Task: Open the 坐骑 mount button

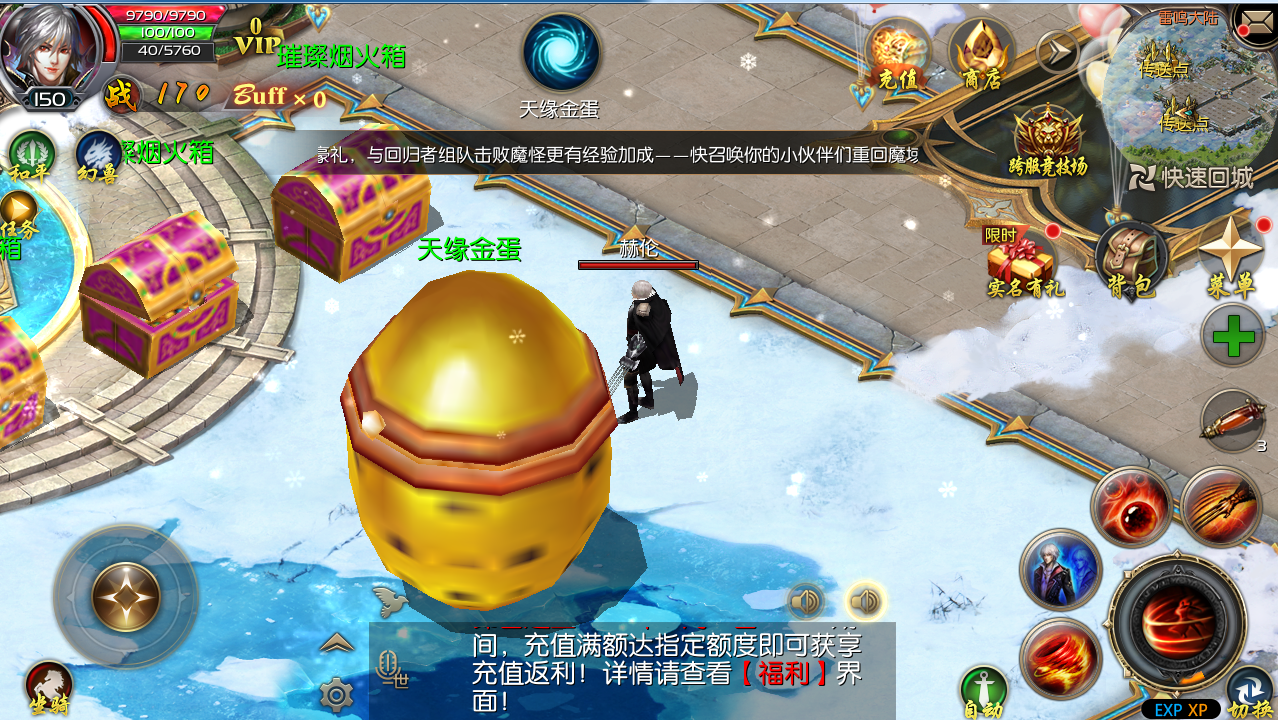Action: coord(49,687)
